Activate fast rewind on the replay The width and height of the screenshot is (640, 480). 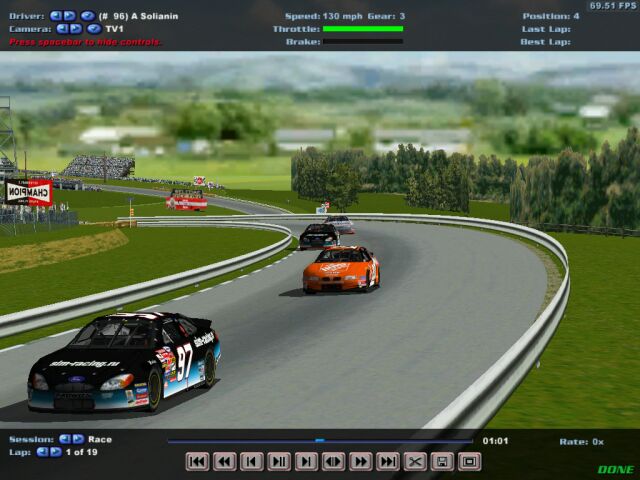[225, 461]
